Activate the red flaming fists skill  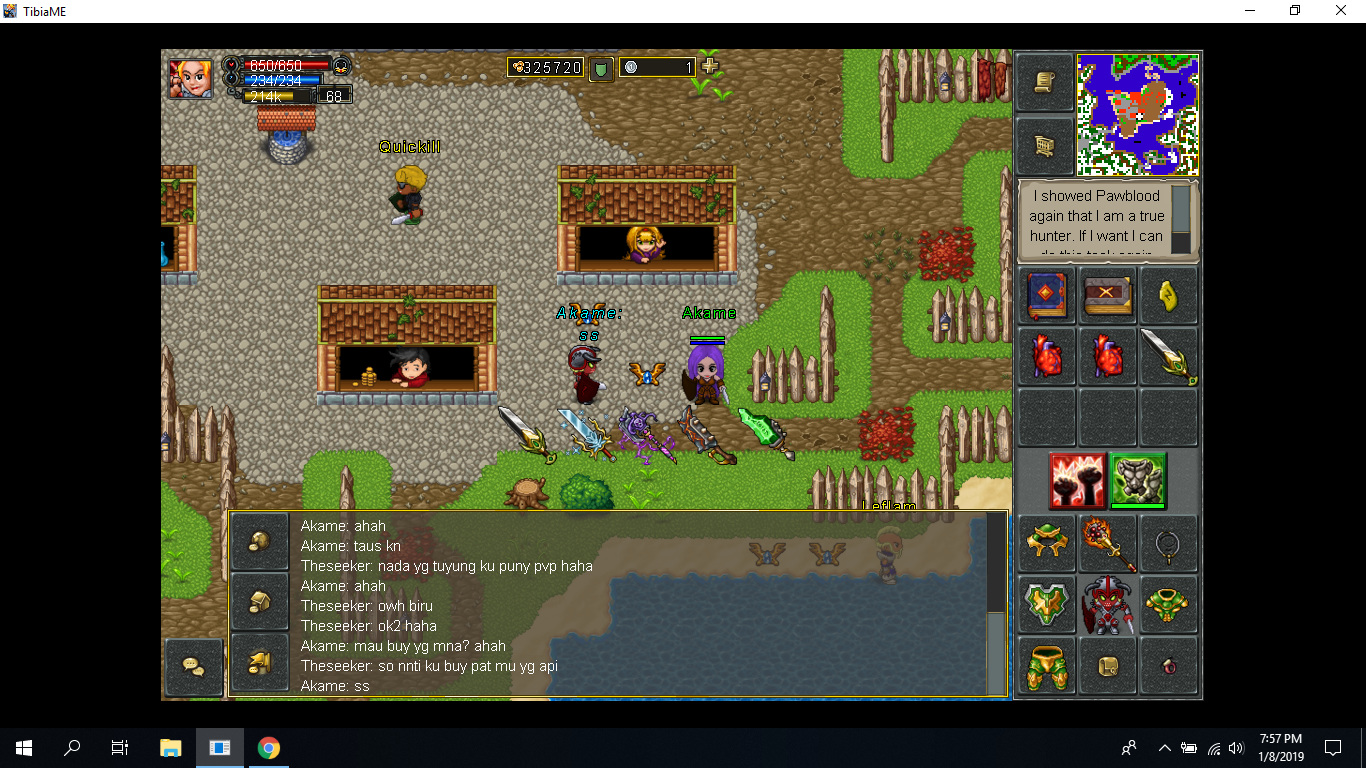coord(1077,481)
